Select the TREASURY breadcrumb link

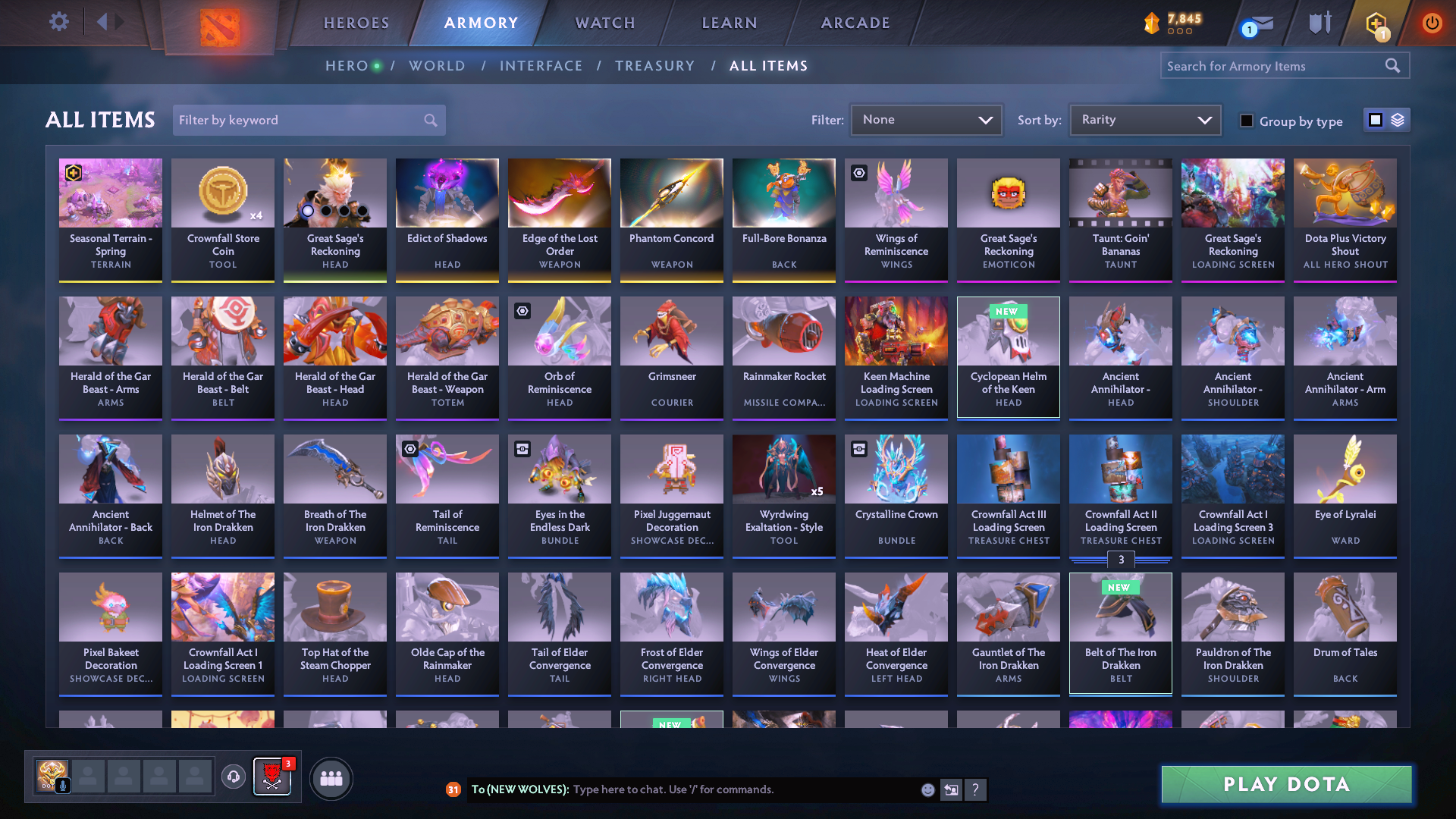(655, 66)
